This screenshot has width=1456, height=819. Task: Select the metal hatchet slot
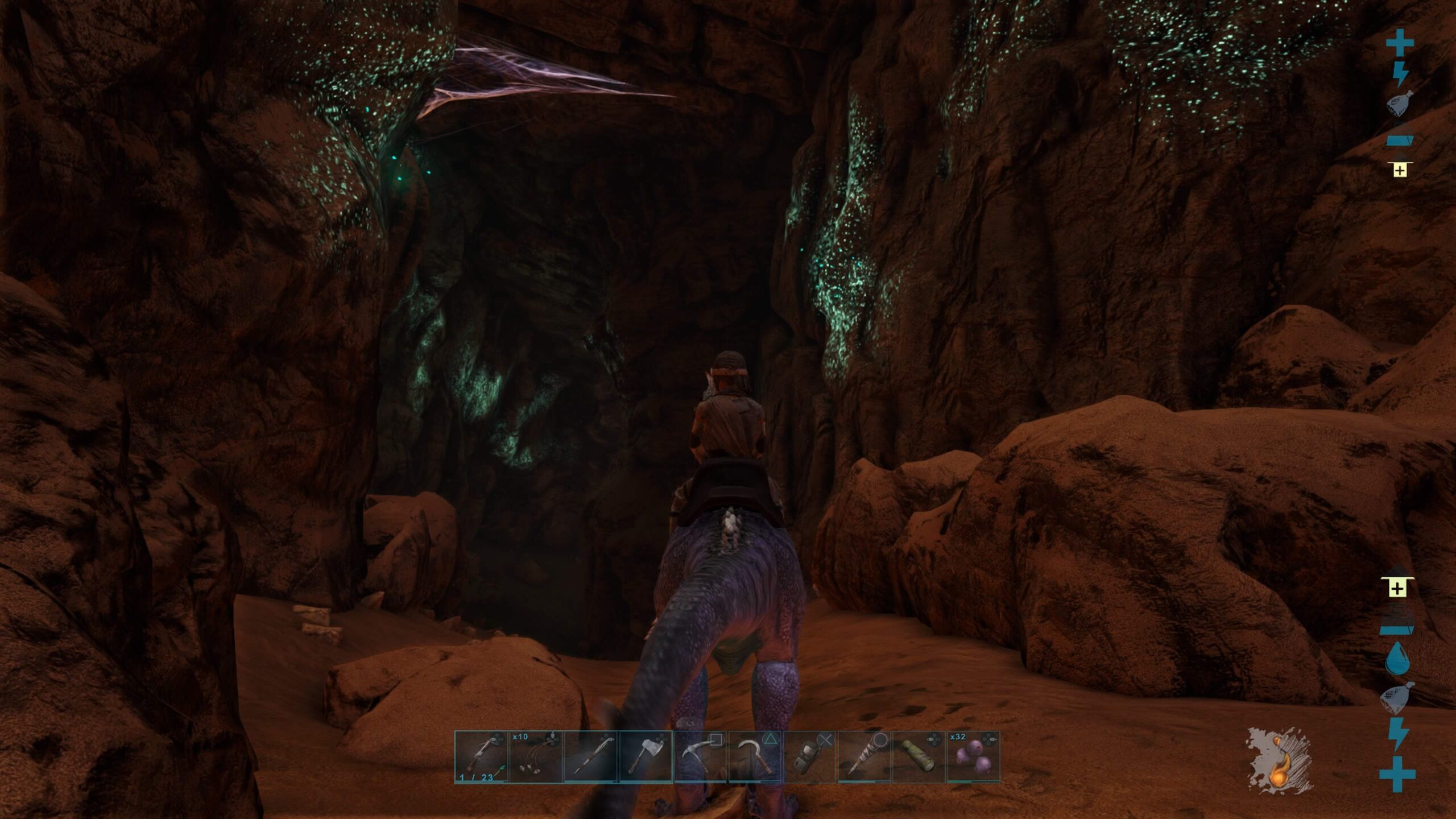(x=646, y=757)
